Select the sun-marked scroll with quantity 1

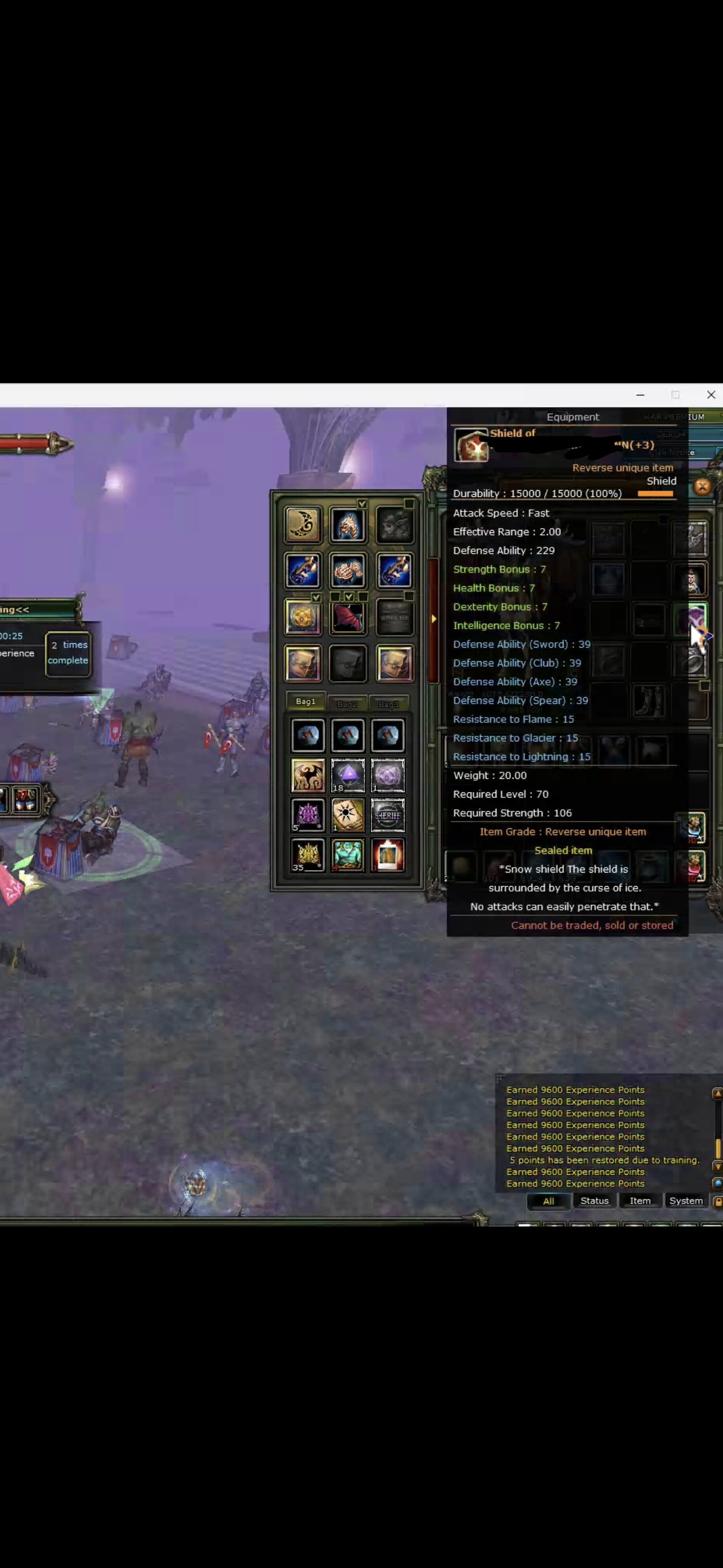(x=348, y=814)
